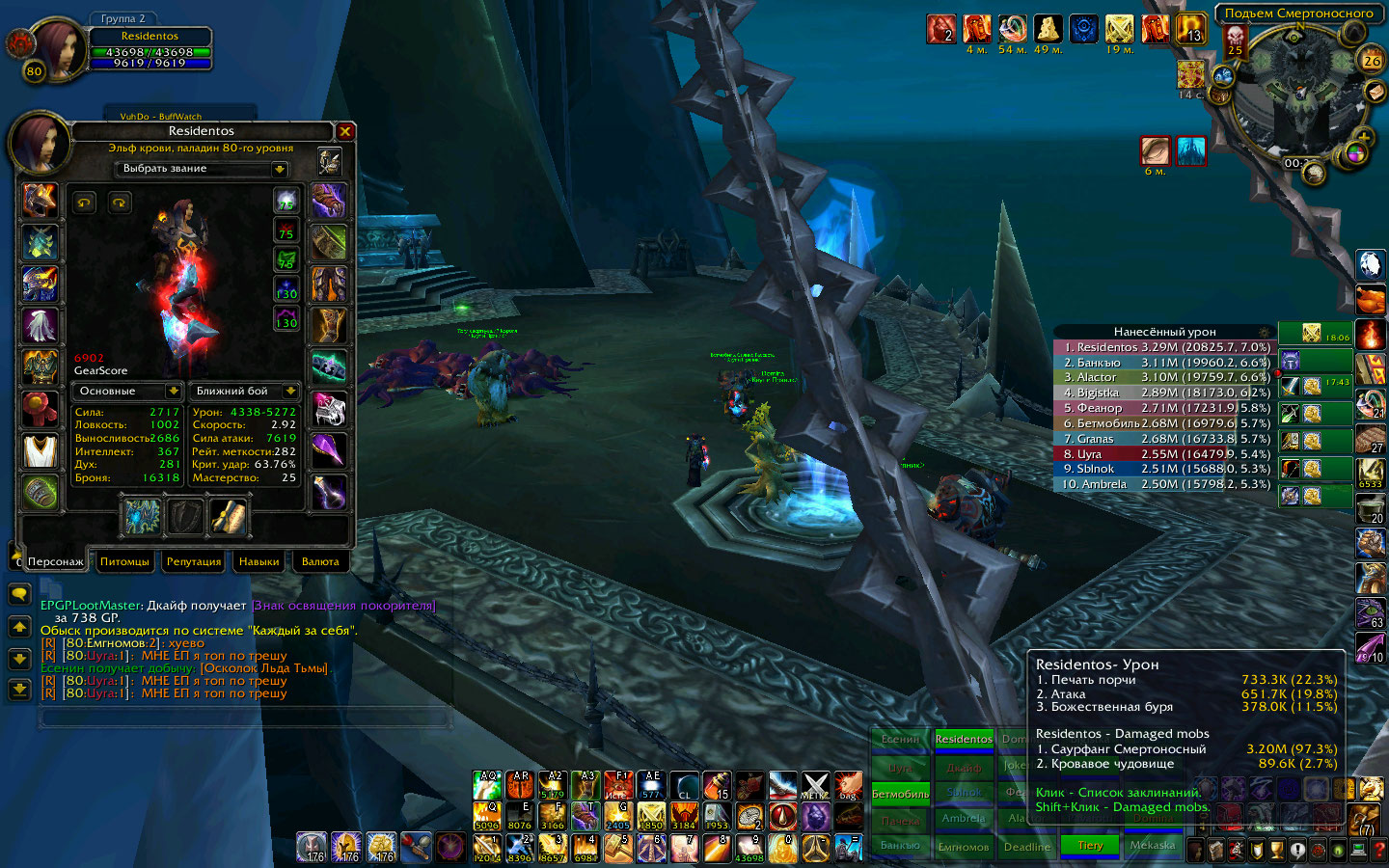Switch to the Питомцы tab
1389x868 pixels.
[x=124, y=561]
